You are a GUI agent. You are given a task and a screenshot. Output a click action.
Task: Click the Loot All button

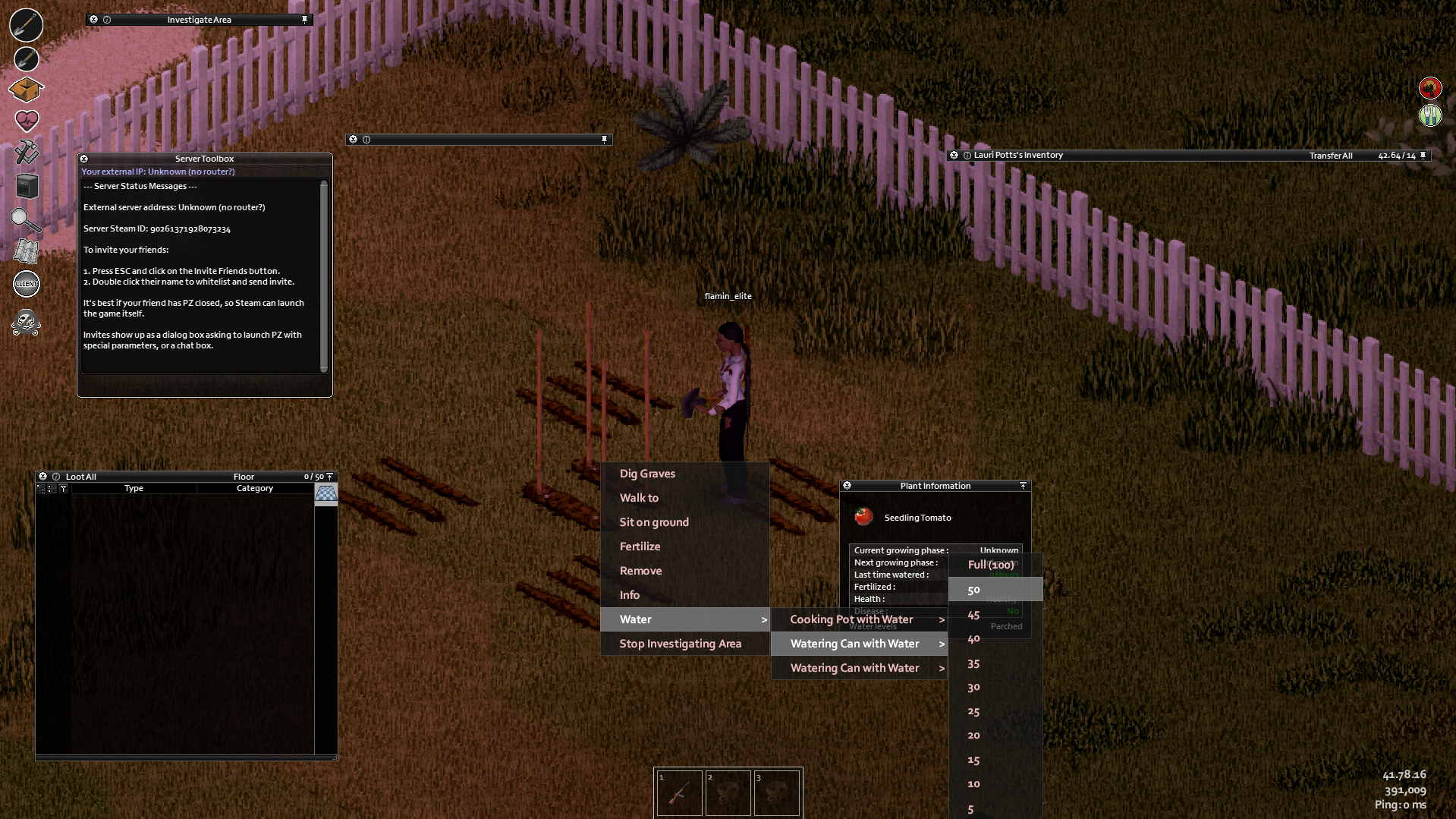coord(81,477)
